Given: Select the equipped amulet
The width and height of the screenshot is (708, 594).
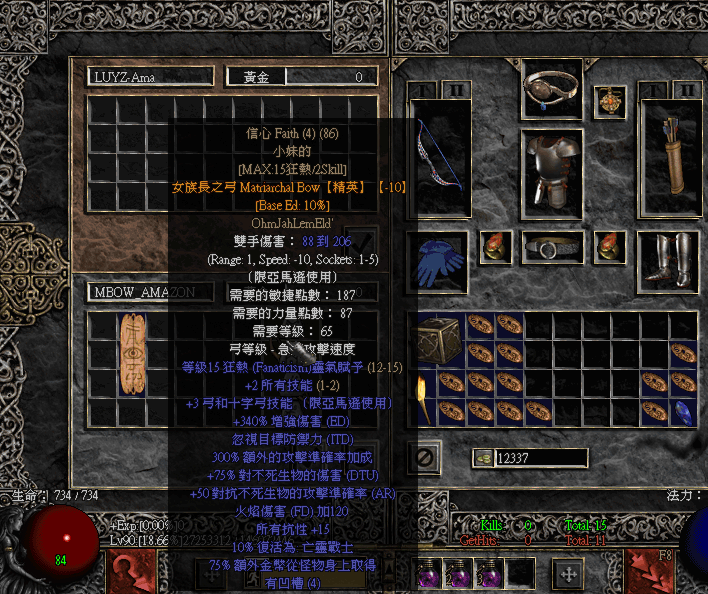Looking at the screenshot, I should [608, 100].
